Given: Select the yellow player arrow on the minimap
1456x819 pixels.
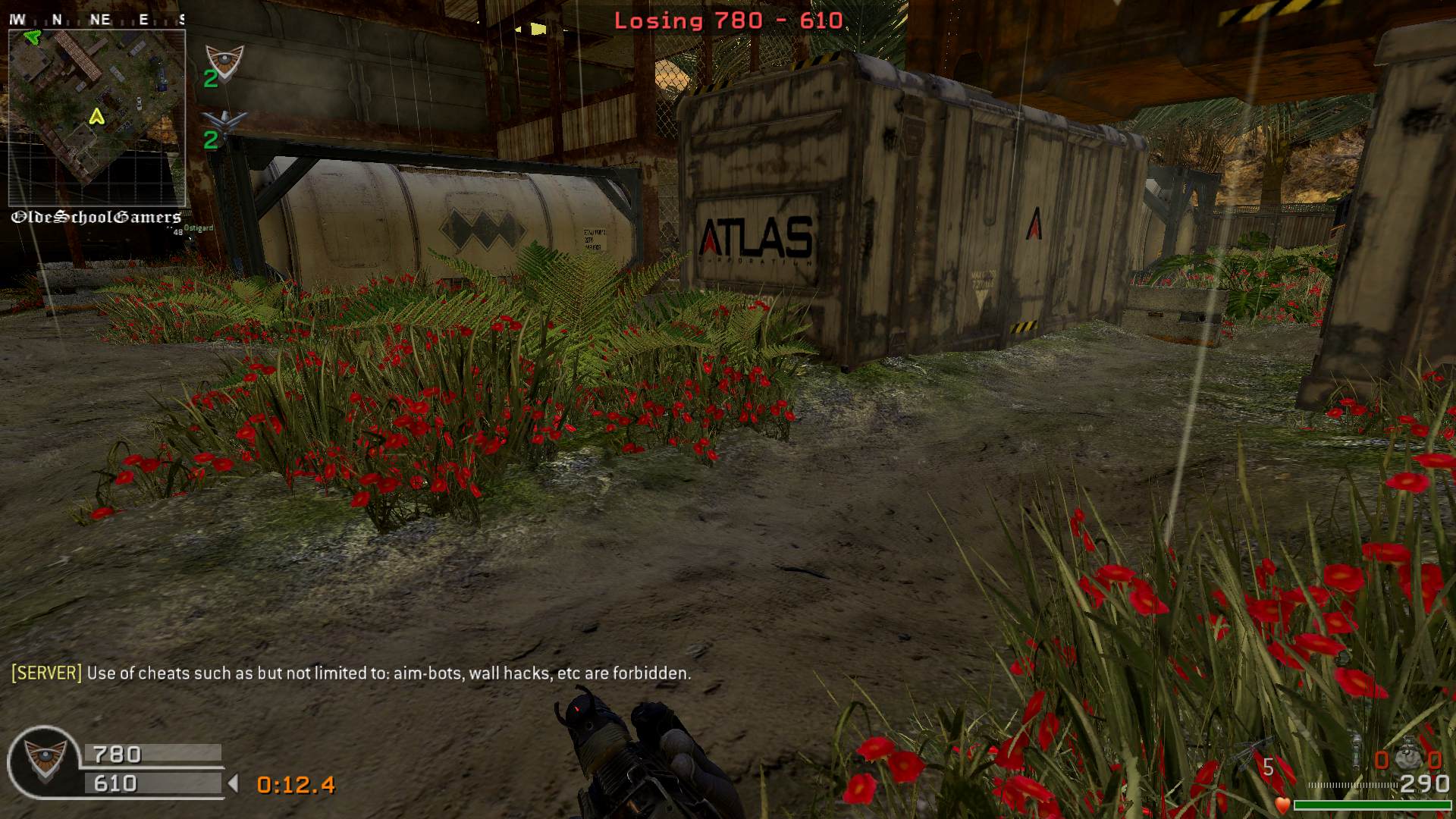Looking at the screenshot, I should pyautogui.click(x=96, y=117).
